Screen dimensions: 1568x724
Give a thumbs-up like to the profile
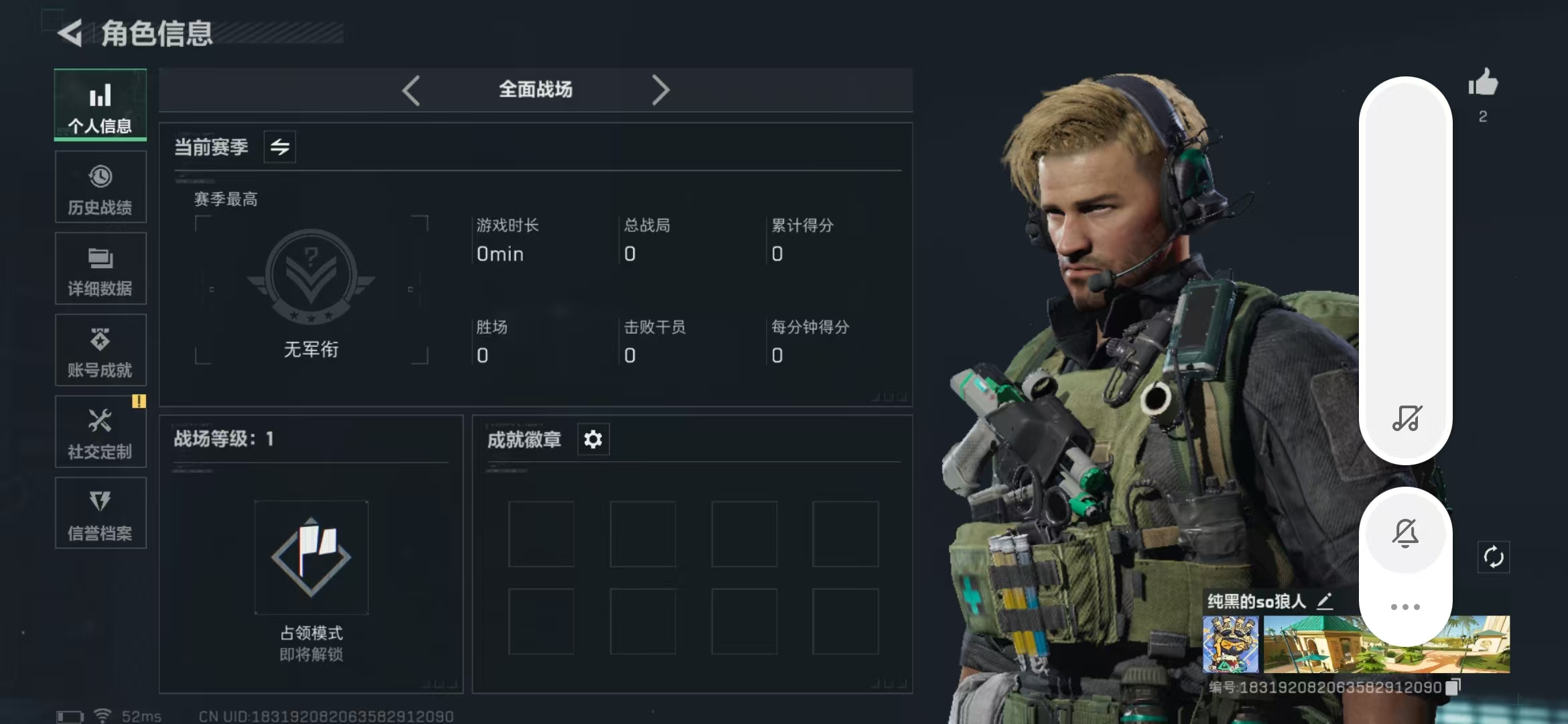(x=1483, y=84)
